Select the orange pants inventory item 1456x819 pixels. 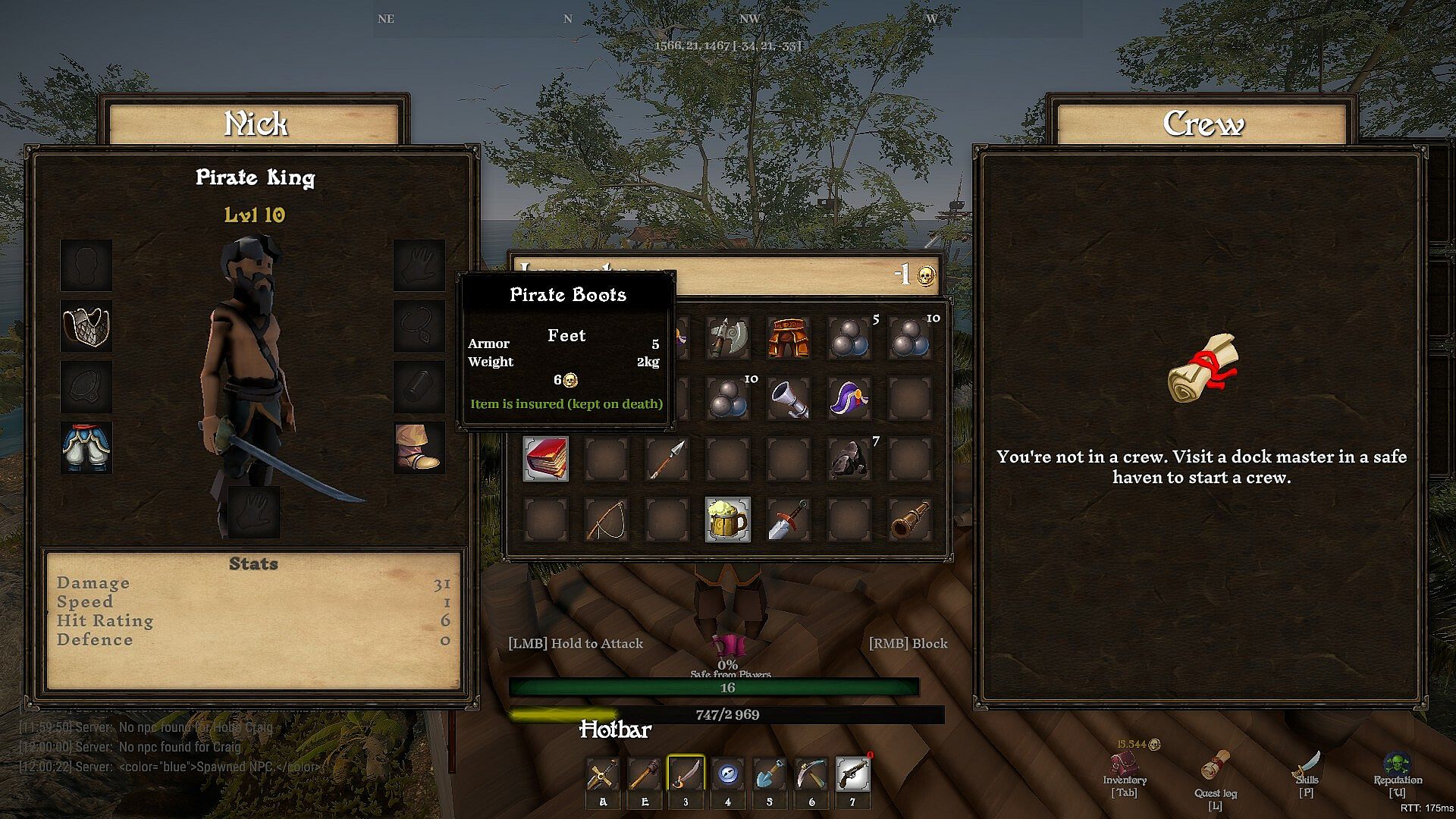pyautogui.click(x=789, y=337)
